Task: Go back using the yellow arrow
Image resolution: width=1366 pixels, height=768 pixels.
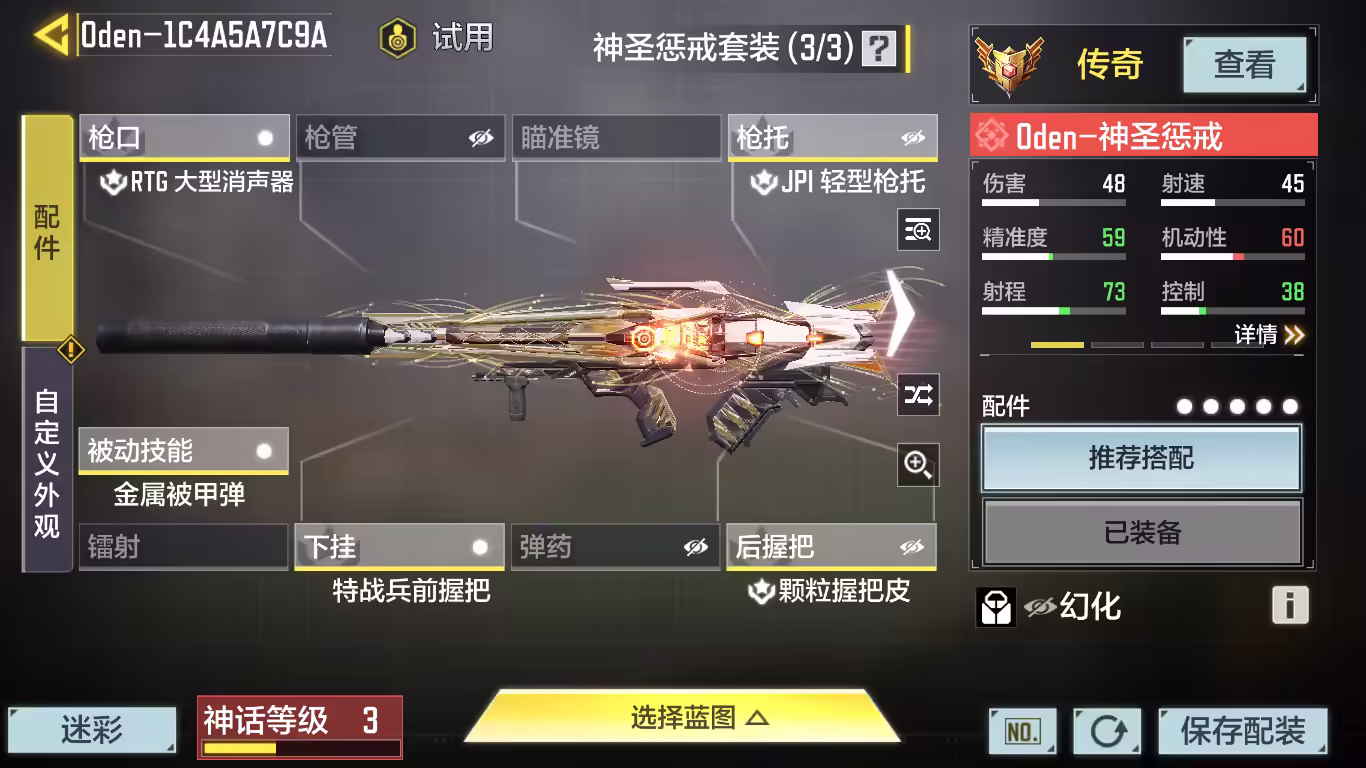Action: (50, 35)
